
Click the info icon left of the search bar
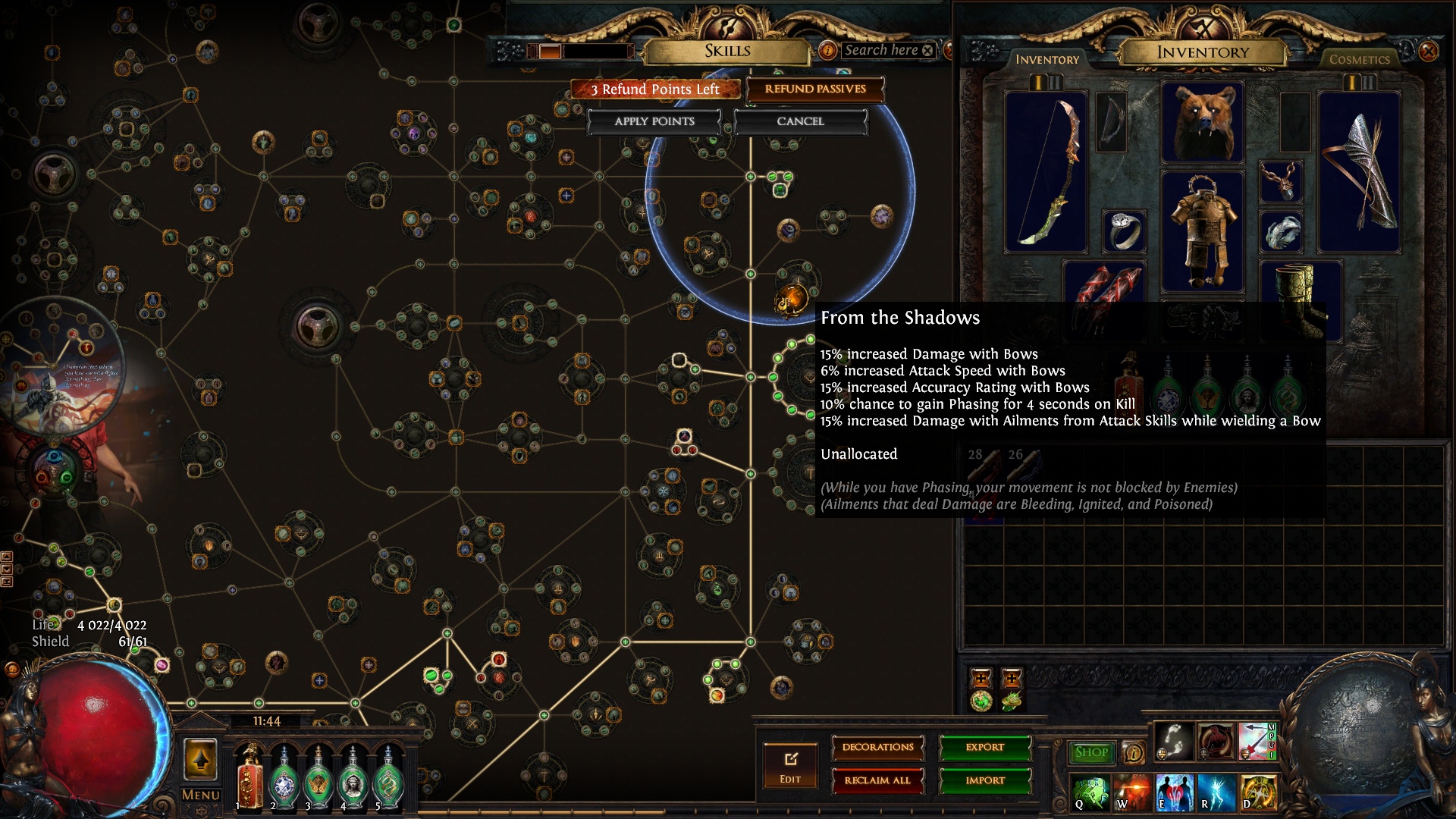point(827,50)
